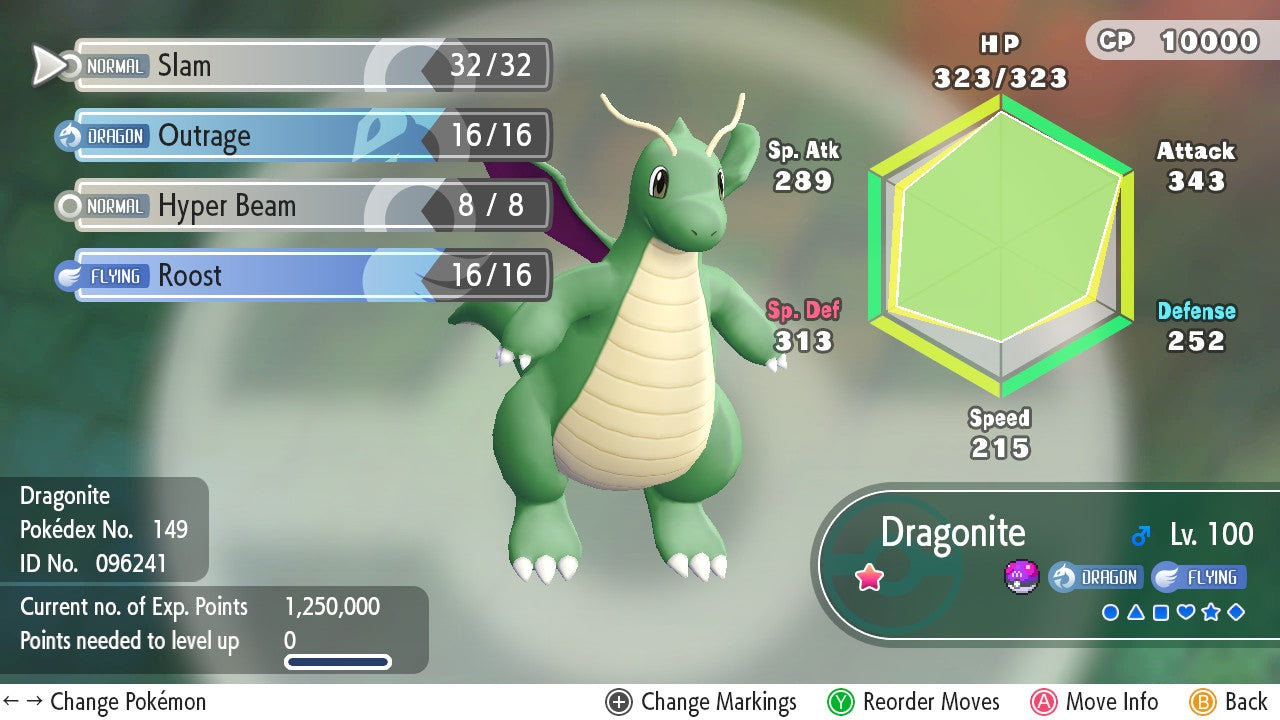Toggle the heart marking
The image size is (1280, 720).
1186,612
